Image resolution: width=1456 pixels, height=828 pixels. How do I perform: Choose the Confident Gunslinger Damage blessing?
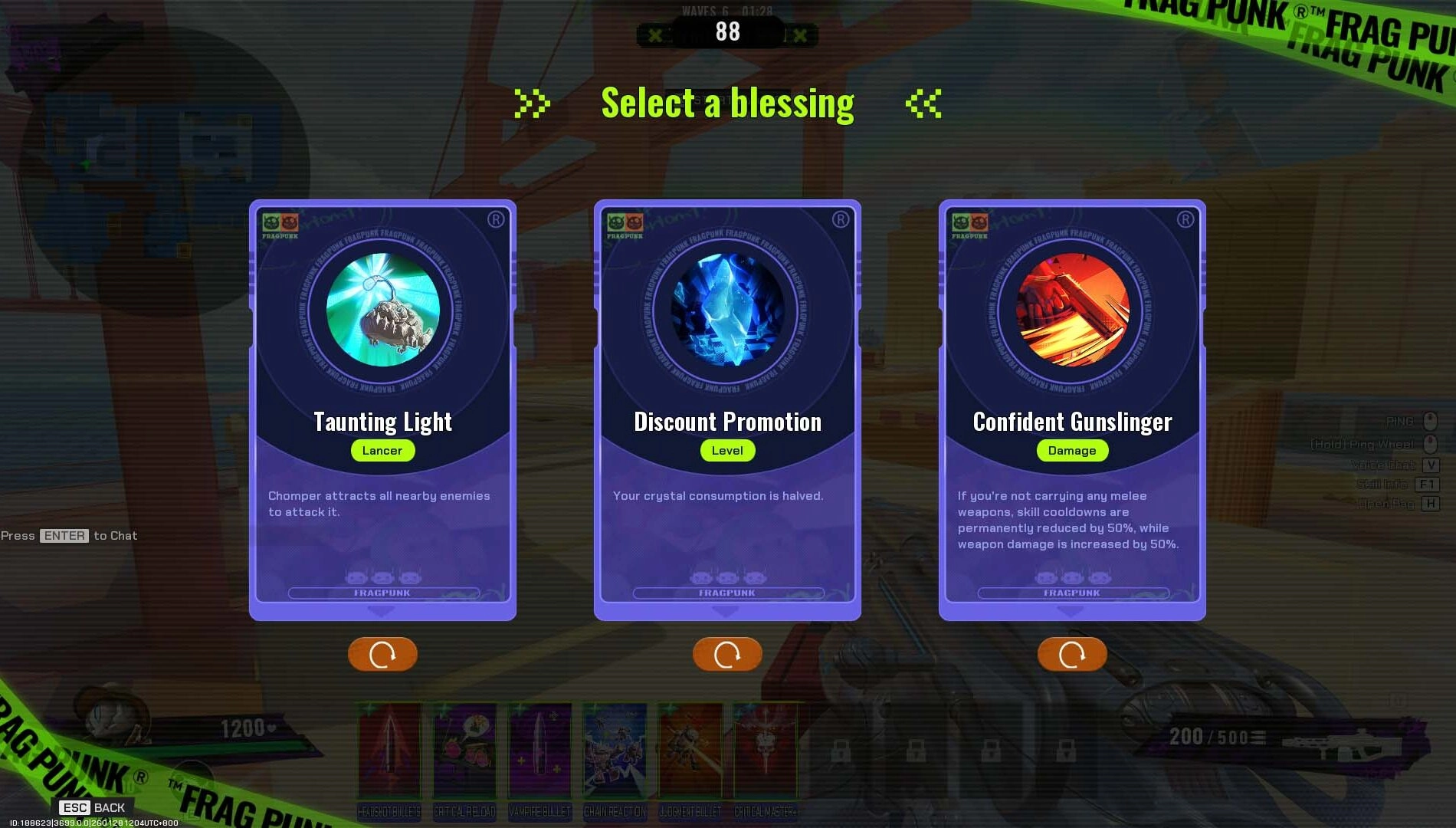pyautogui.click(x=1071, y=406)
